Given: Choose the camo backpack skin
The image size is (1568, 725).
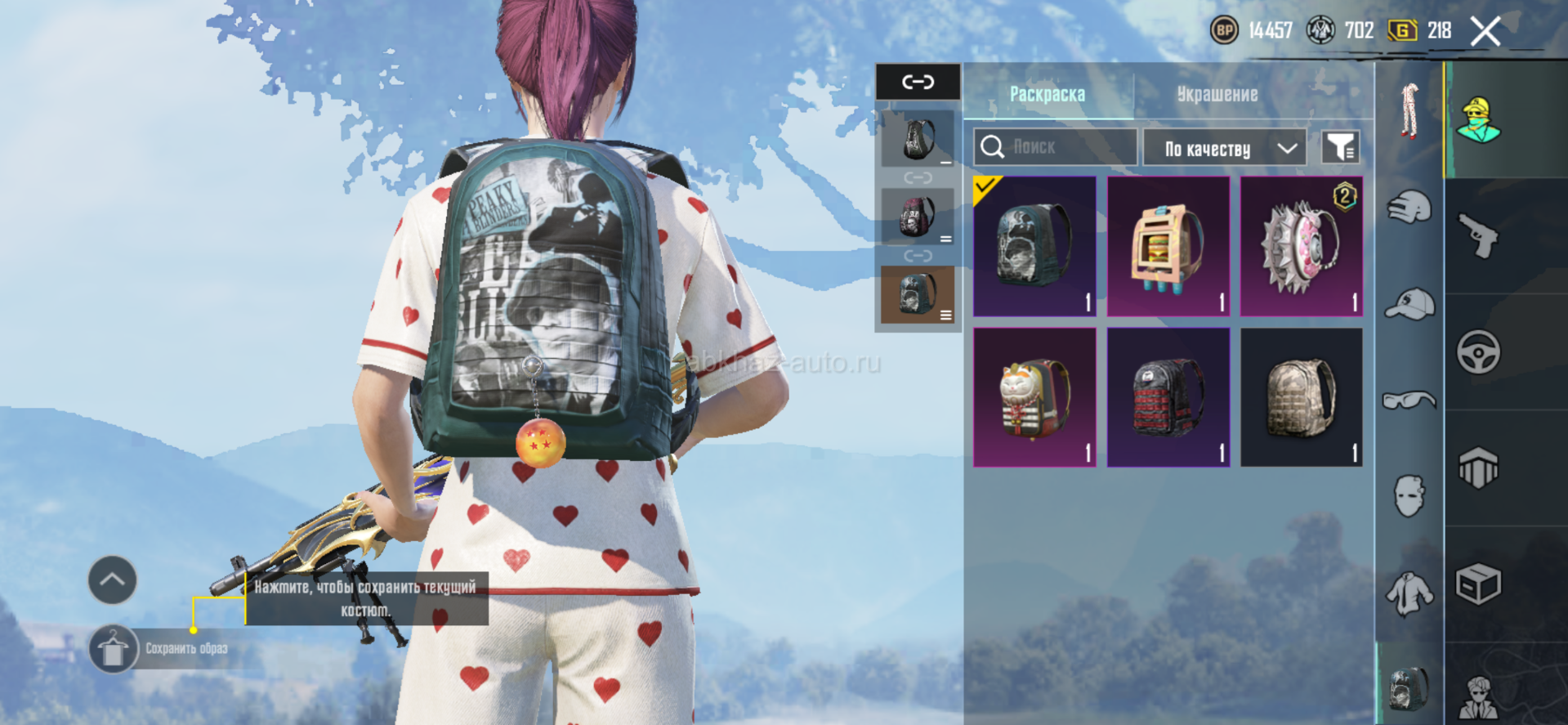Looking at the screenshot, I should [x=1301, y=397].
